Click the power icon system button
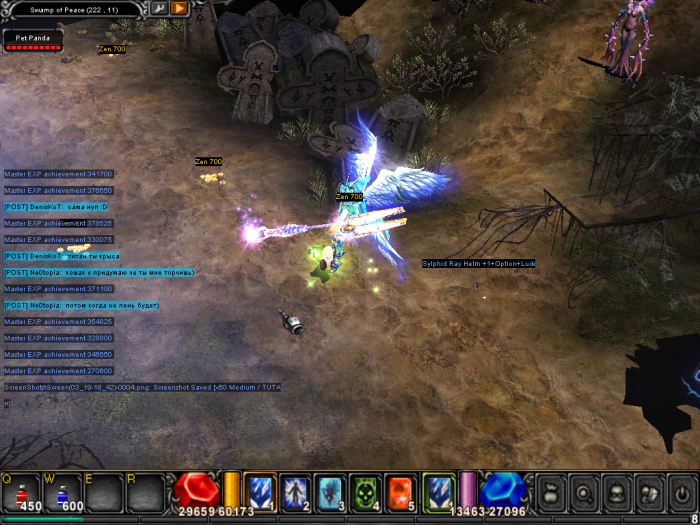 click(681, 492)
